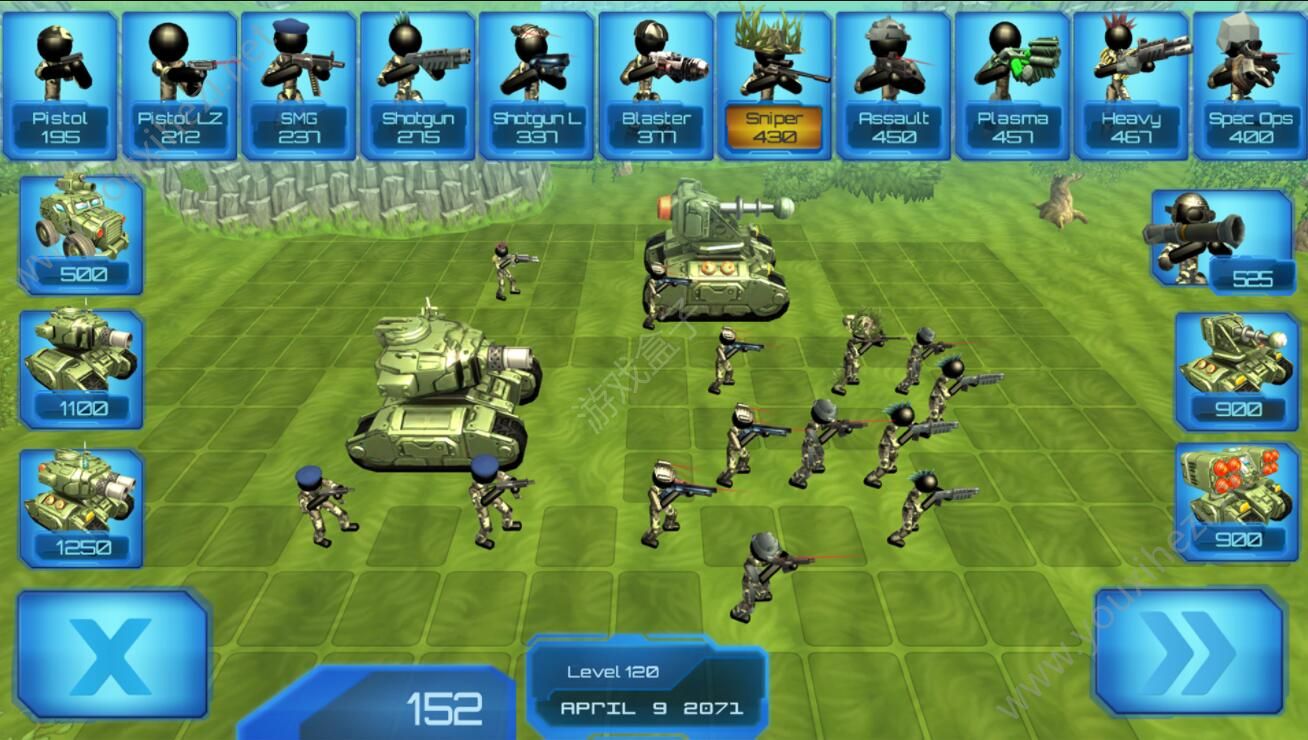Choose the 500-cost armored jeep

(82, 235)
